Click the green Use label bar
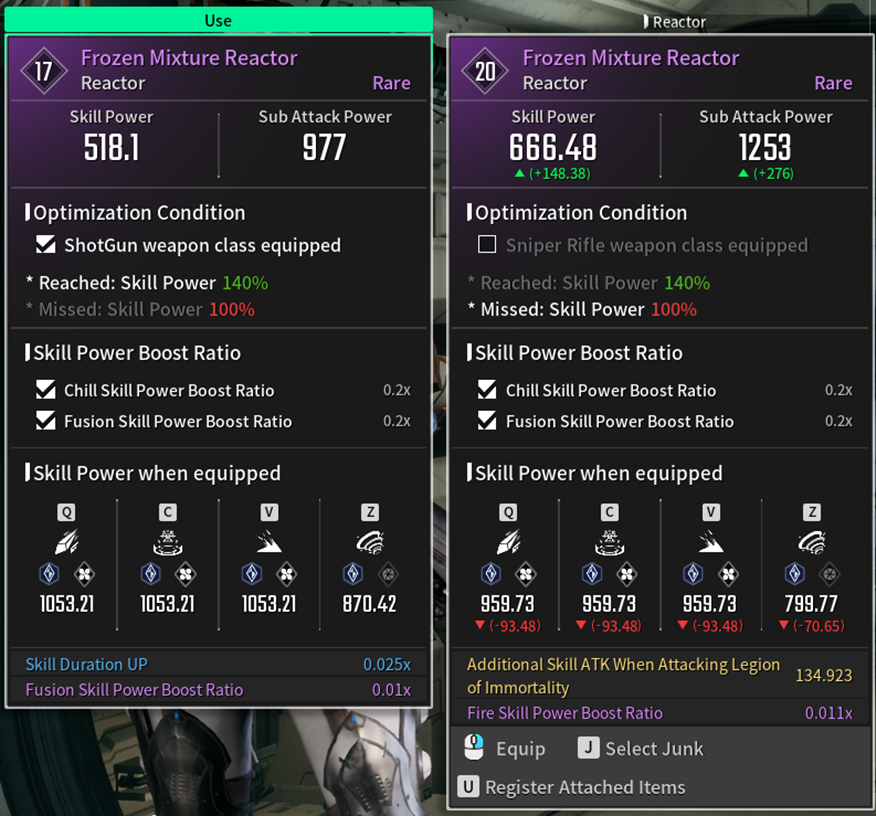876x816 pixels. coord(218,20)
